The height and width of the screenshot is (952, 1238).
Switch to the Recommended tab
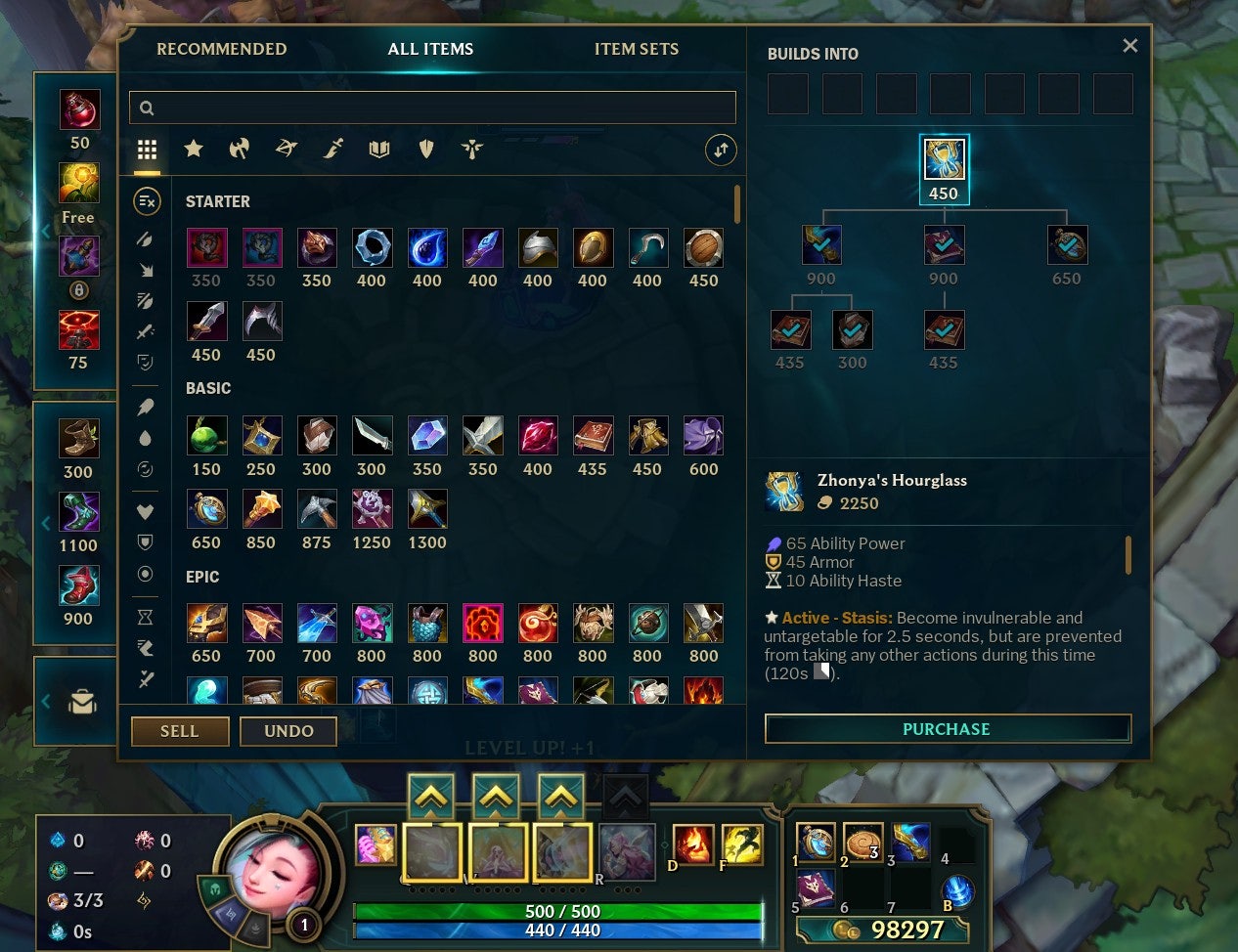coord(222,49)
